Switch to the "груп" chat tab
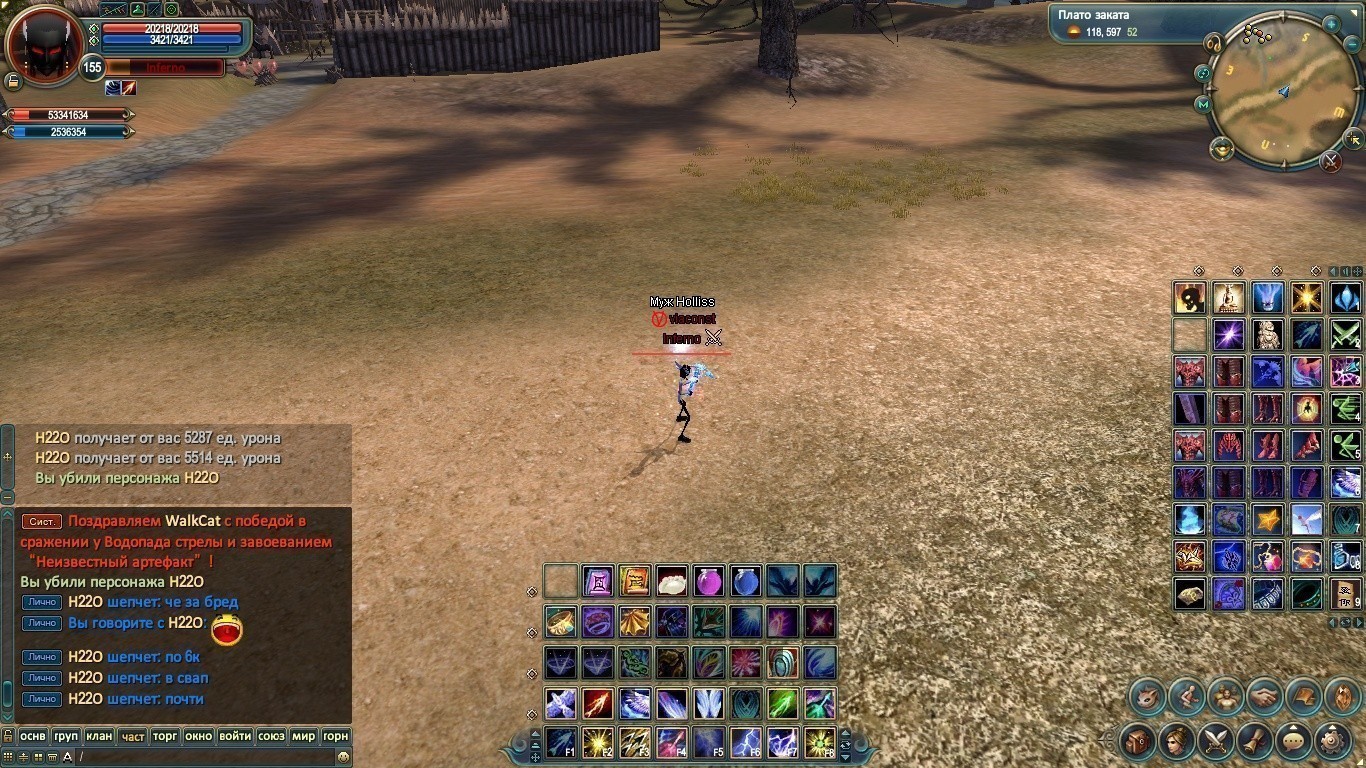 (x=66, y=736)
